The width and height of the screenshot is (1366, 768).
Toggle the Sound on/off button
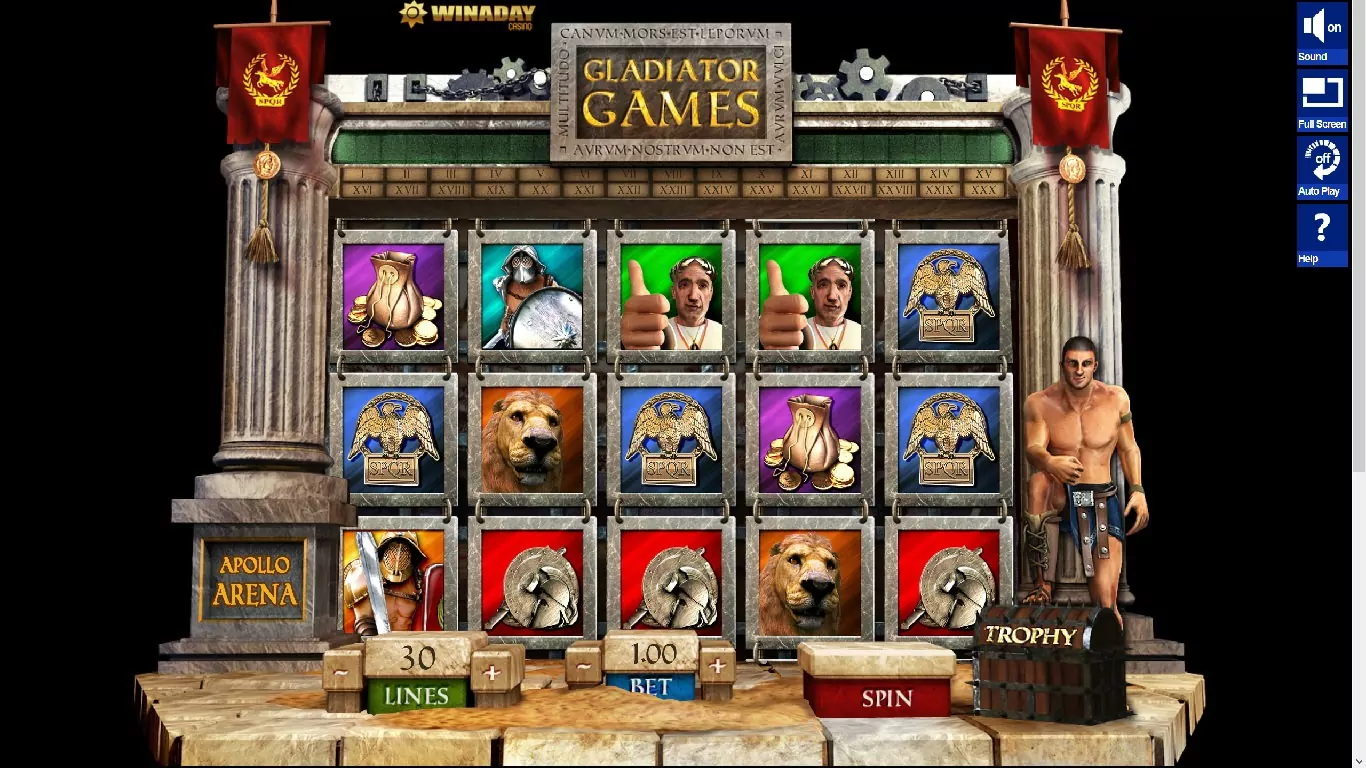point(1321,33)
